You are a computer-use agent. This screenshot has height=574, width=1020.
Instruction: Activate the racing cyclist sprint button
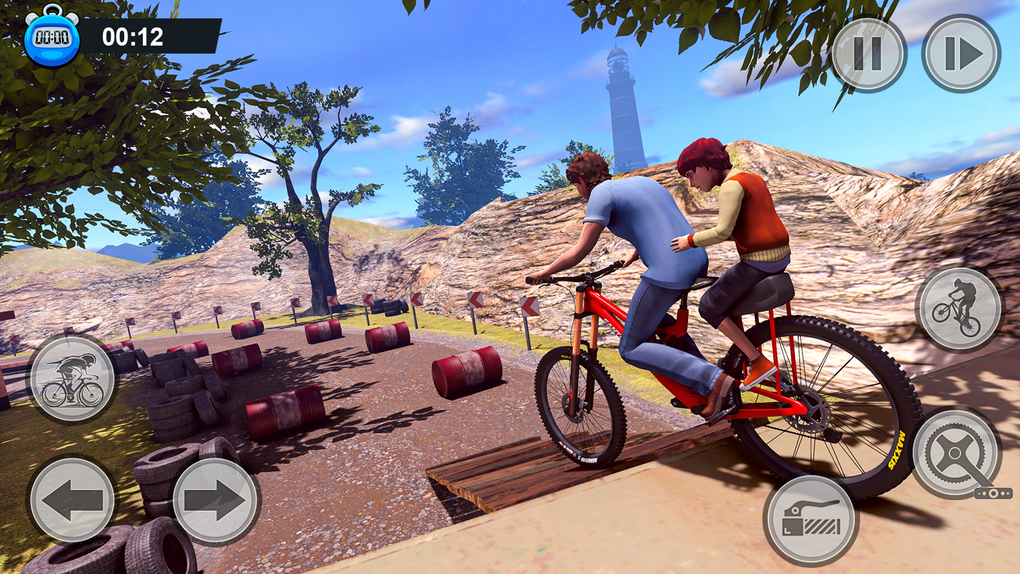[72, 380]
